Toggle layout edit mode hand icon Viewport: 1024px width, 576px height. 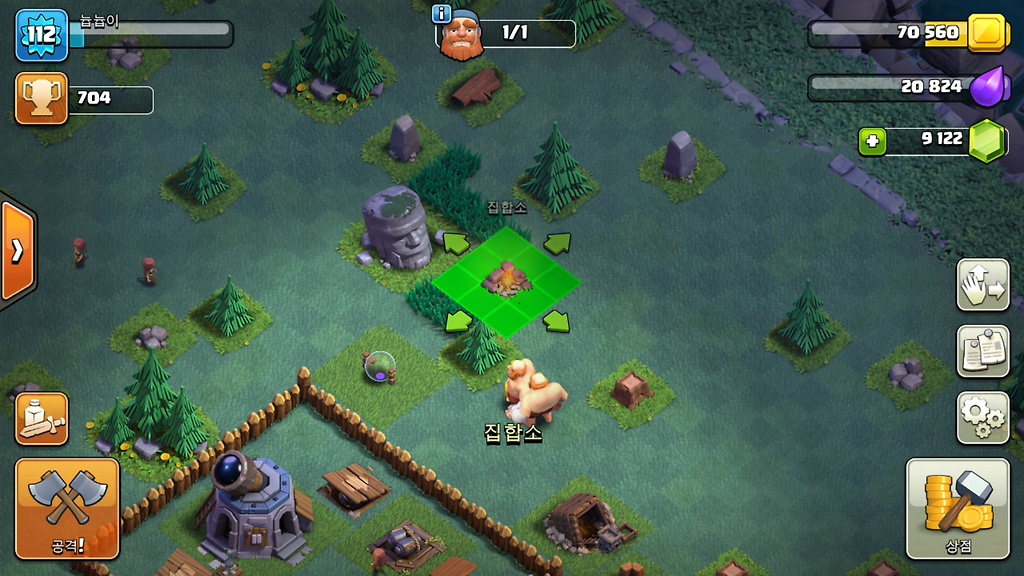(982, 285)
